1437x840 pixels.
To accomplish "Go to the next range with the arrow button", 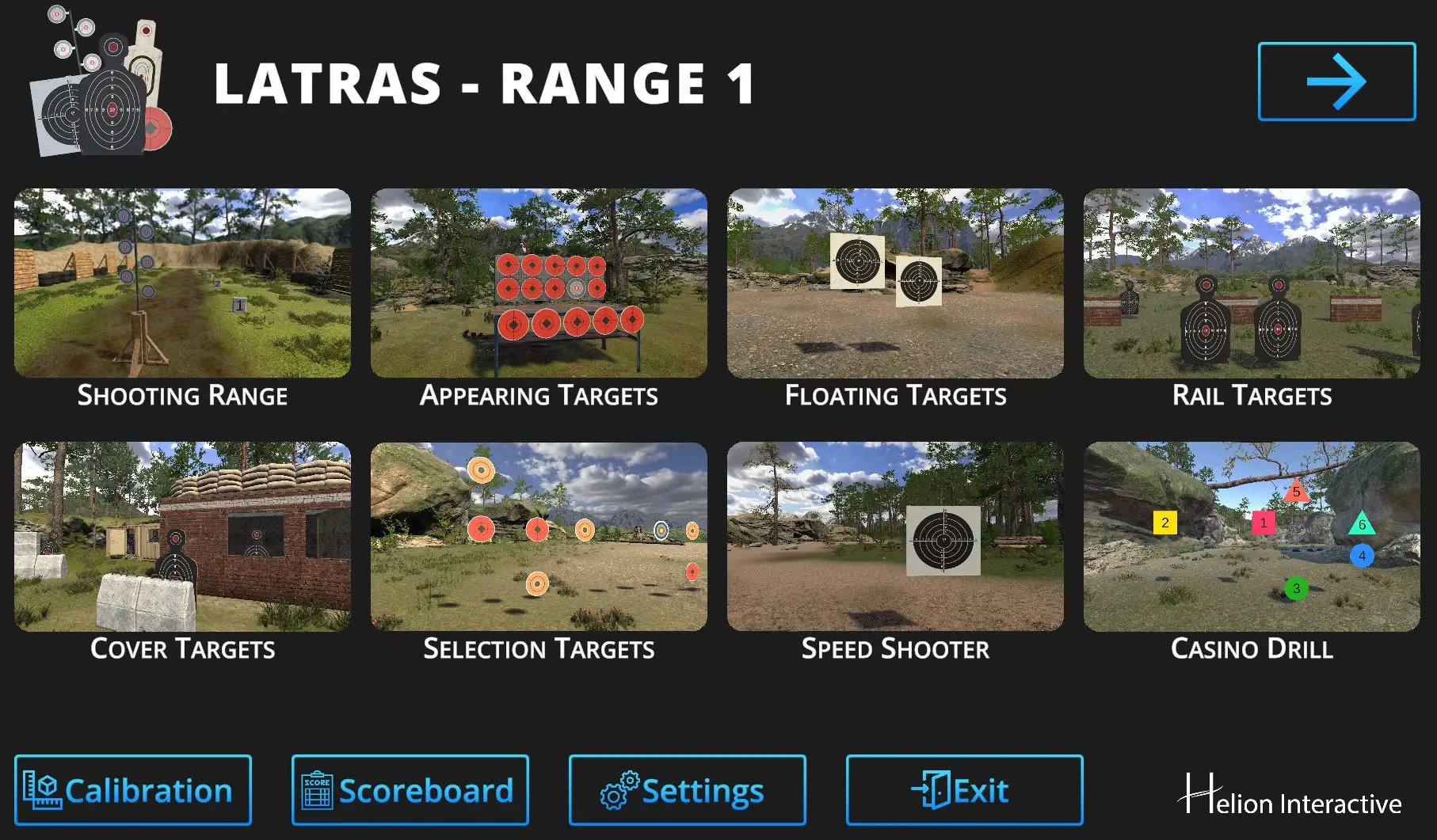I will (x=1336, y=82).
